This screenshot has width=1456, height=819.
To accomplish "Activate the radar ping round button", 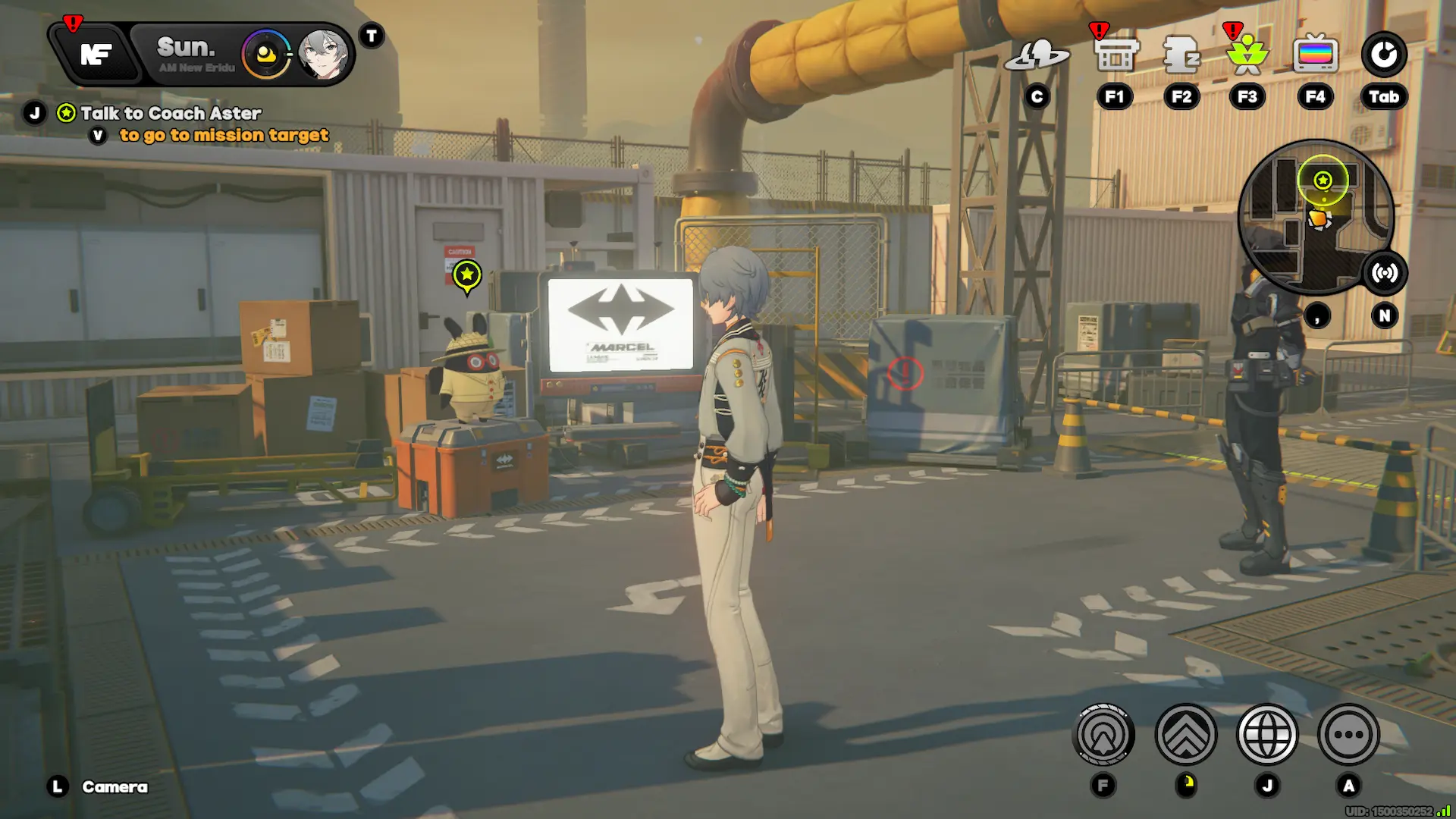I will coord(1103,734).
